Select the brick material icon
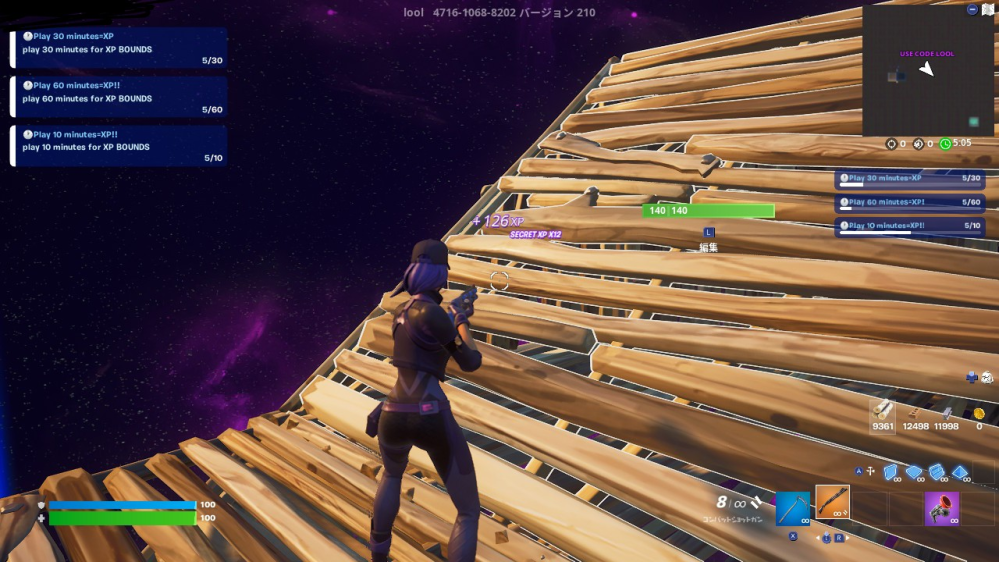Screen dimensions: 999x562 tap(914, 413)
